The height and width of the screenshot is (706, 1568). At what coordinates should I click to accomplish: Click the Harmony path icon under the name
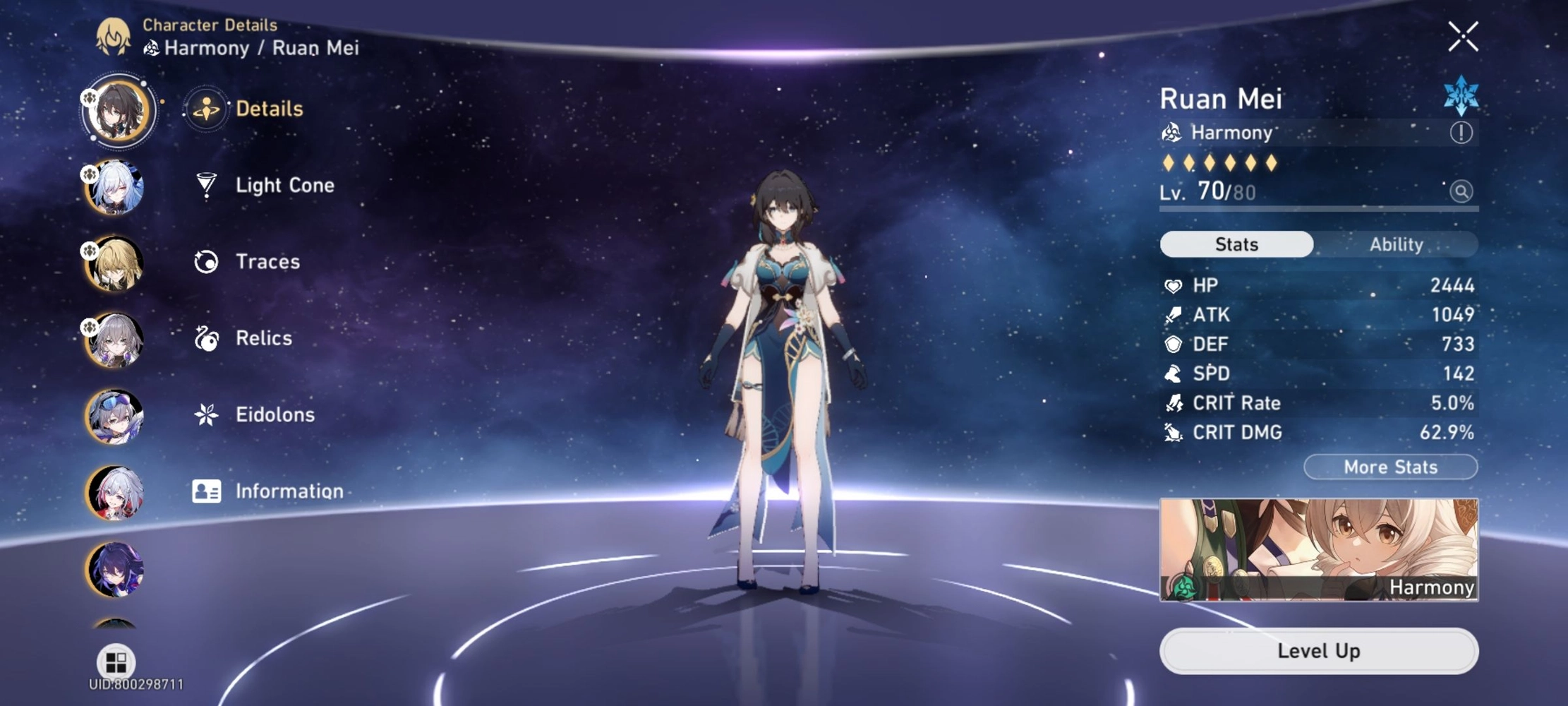pos(1174,131)
